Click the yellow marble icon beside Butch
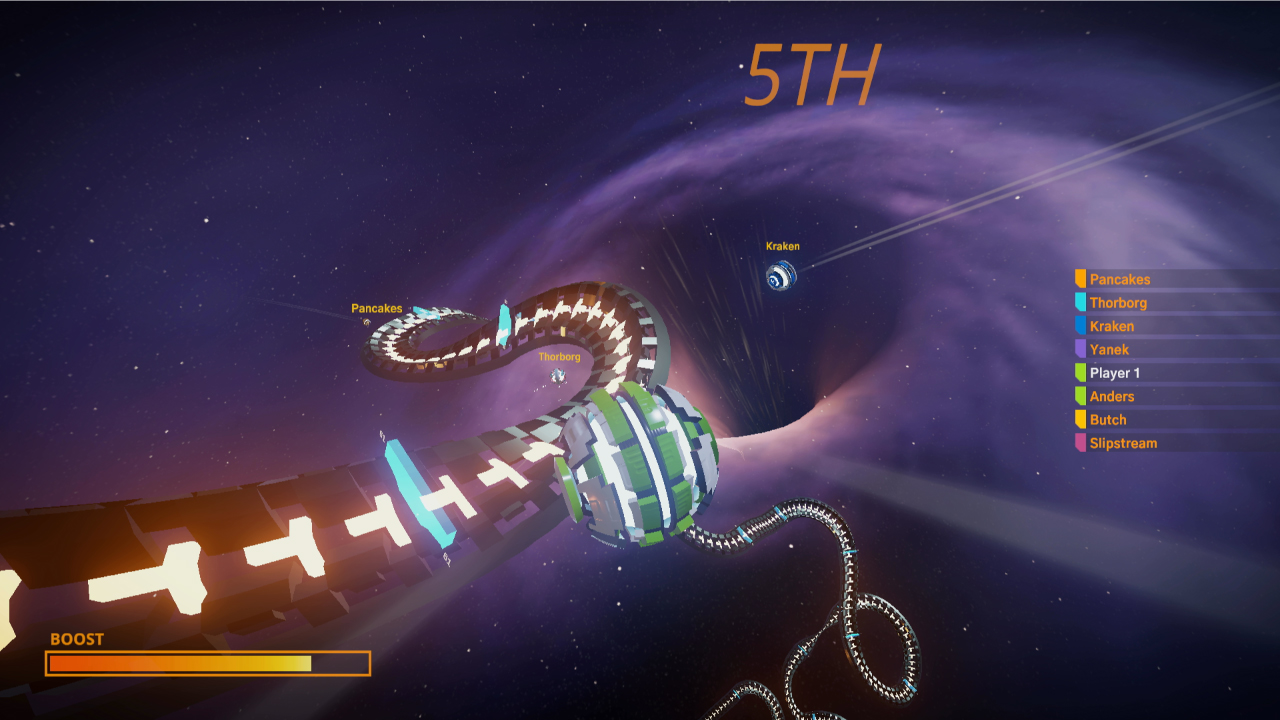 point(1082,419)
